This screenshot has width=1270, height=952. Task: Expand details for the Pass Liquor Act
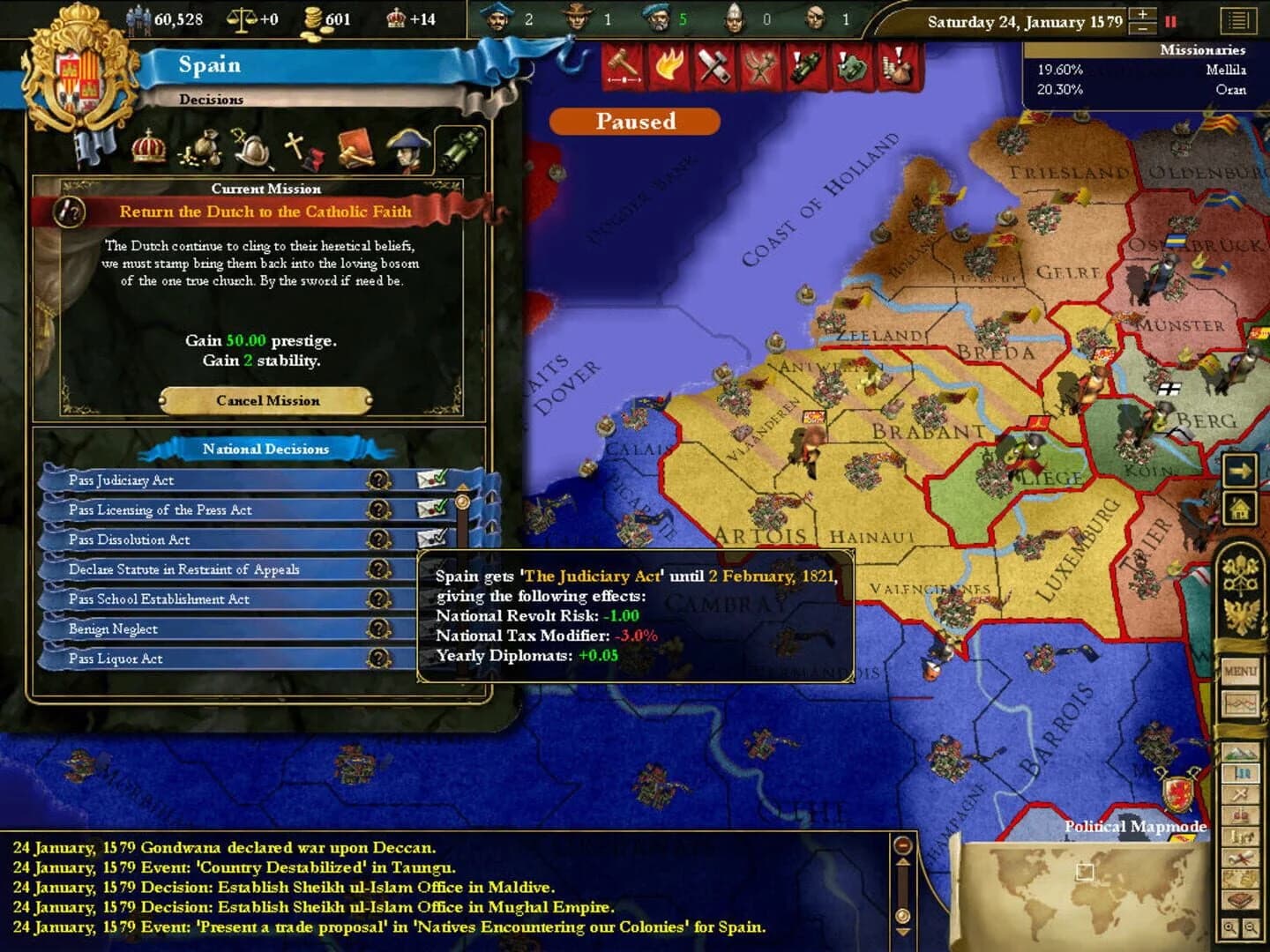(379, 657)
